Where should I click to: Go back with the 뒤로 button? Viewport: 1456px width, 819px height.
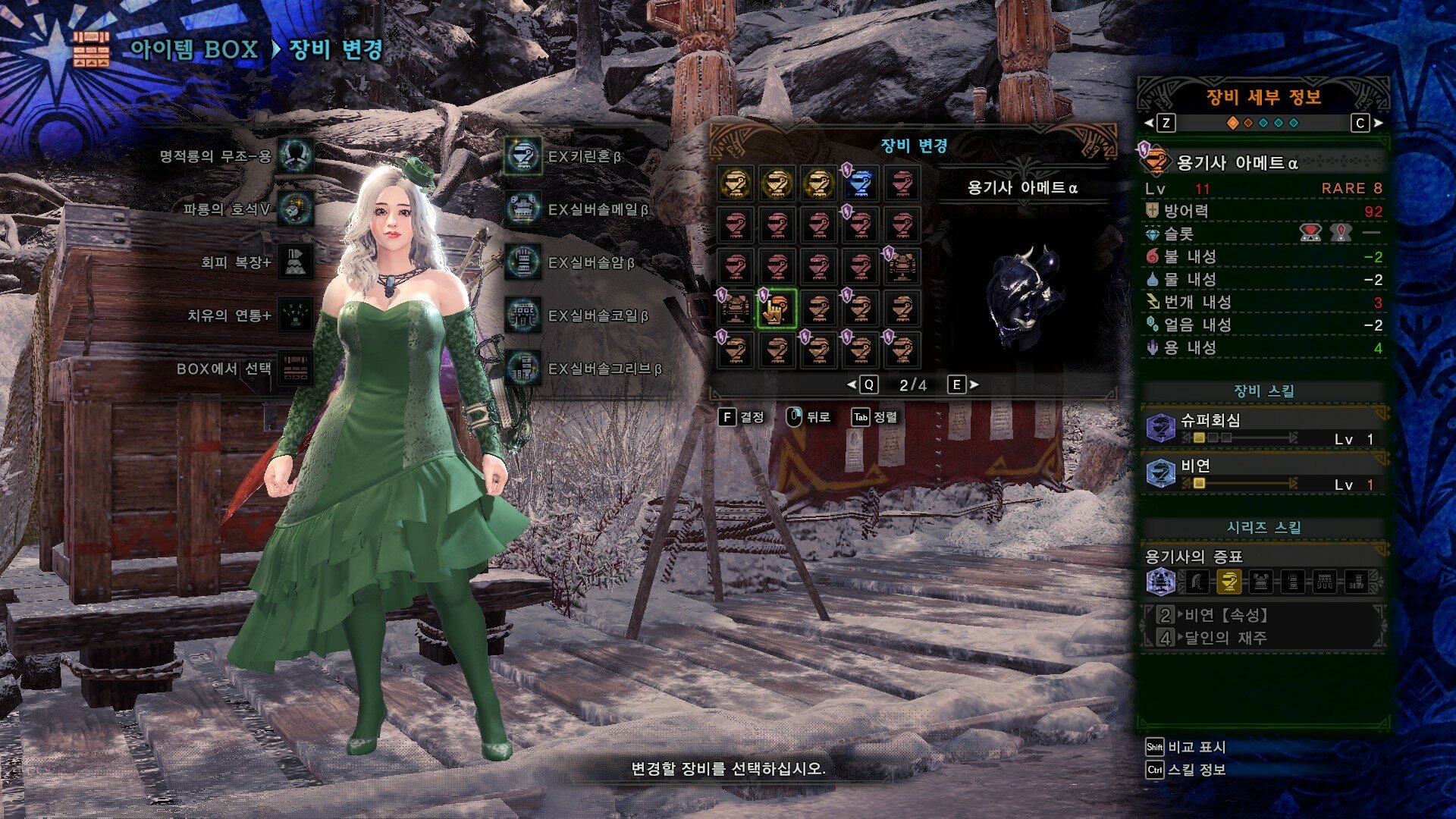coord(808,417)
